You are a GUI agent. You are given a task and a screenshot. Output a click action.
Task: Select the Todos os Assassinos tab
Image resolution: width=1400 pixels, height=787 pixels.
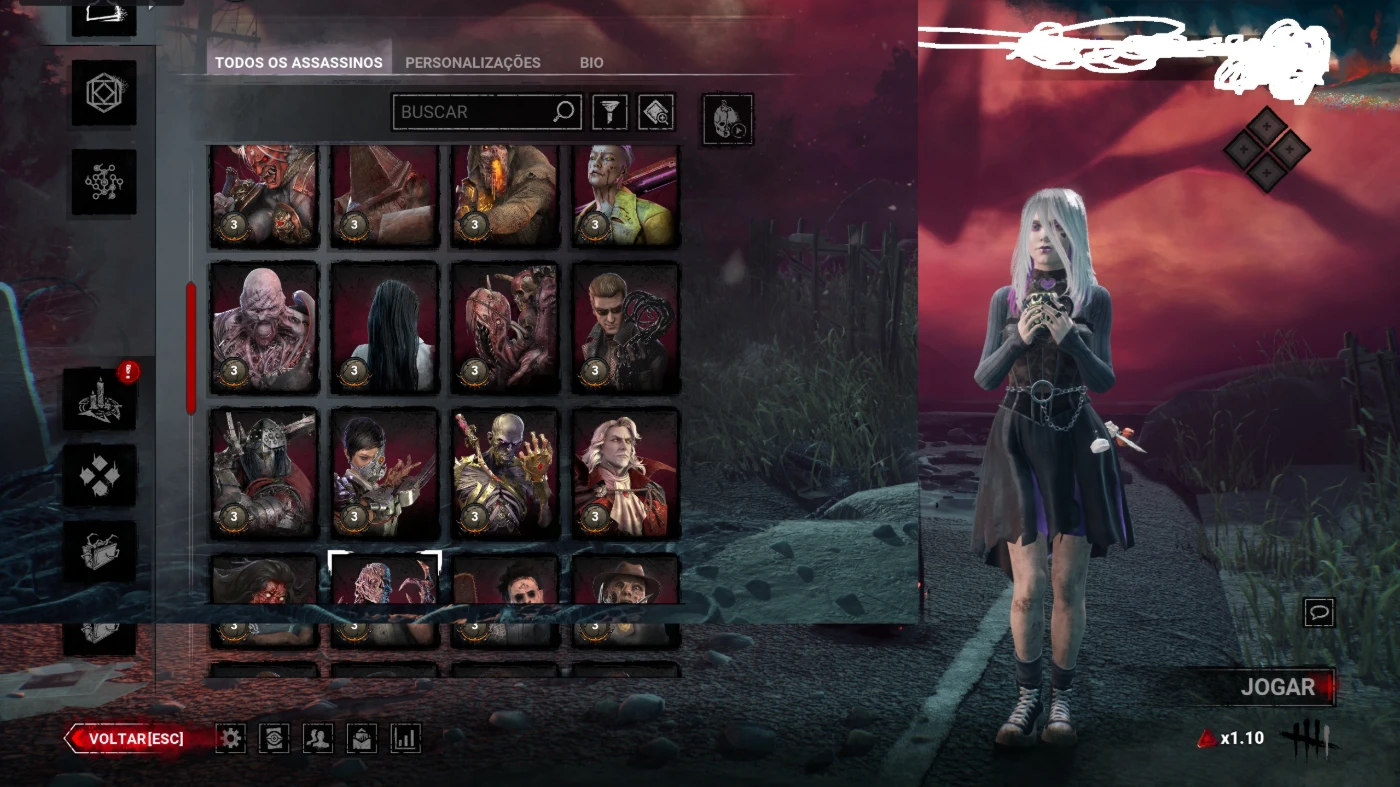[298, 62]
